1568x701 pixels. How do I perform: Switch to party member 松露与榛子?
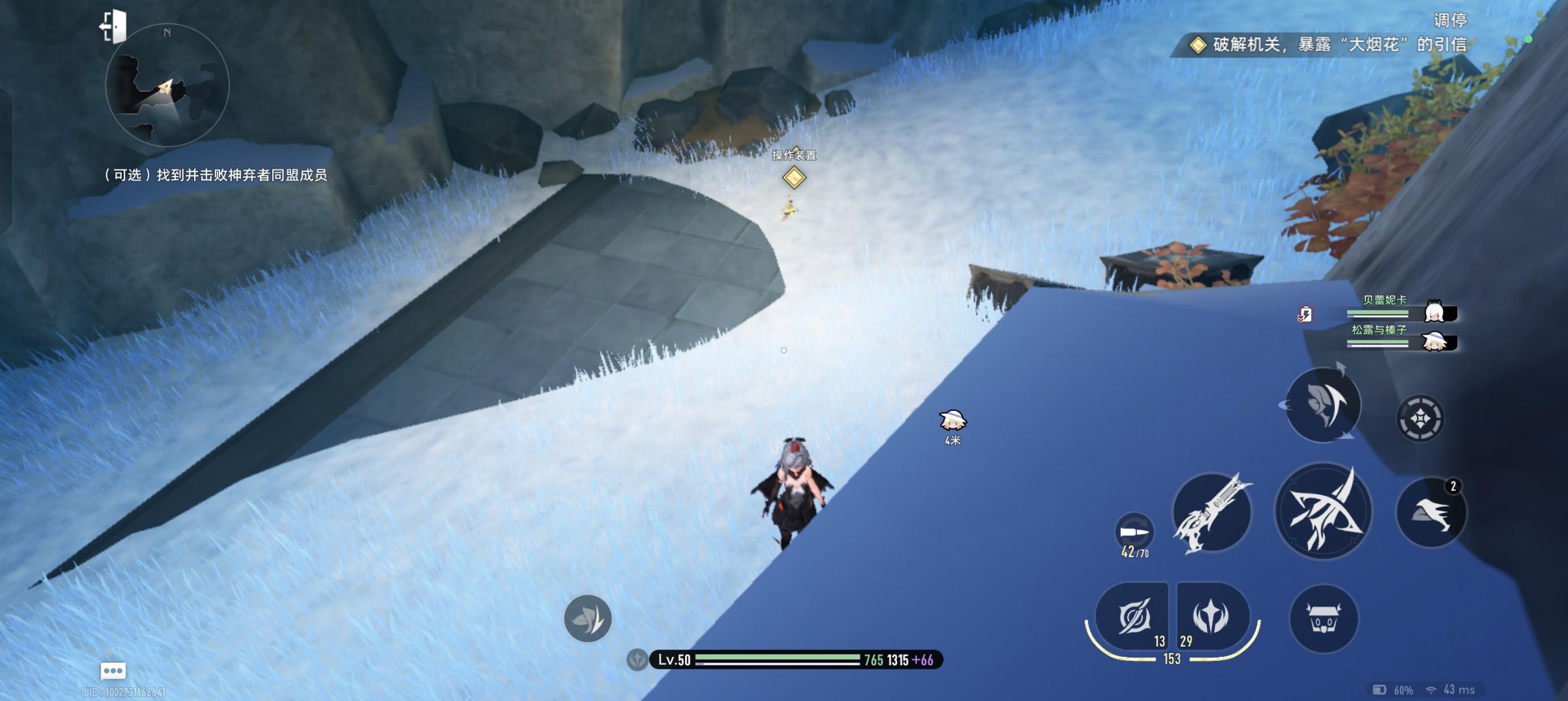point(1401,340)
